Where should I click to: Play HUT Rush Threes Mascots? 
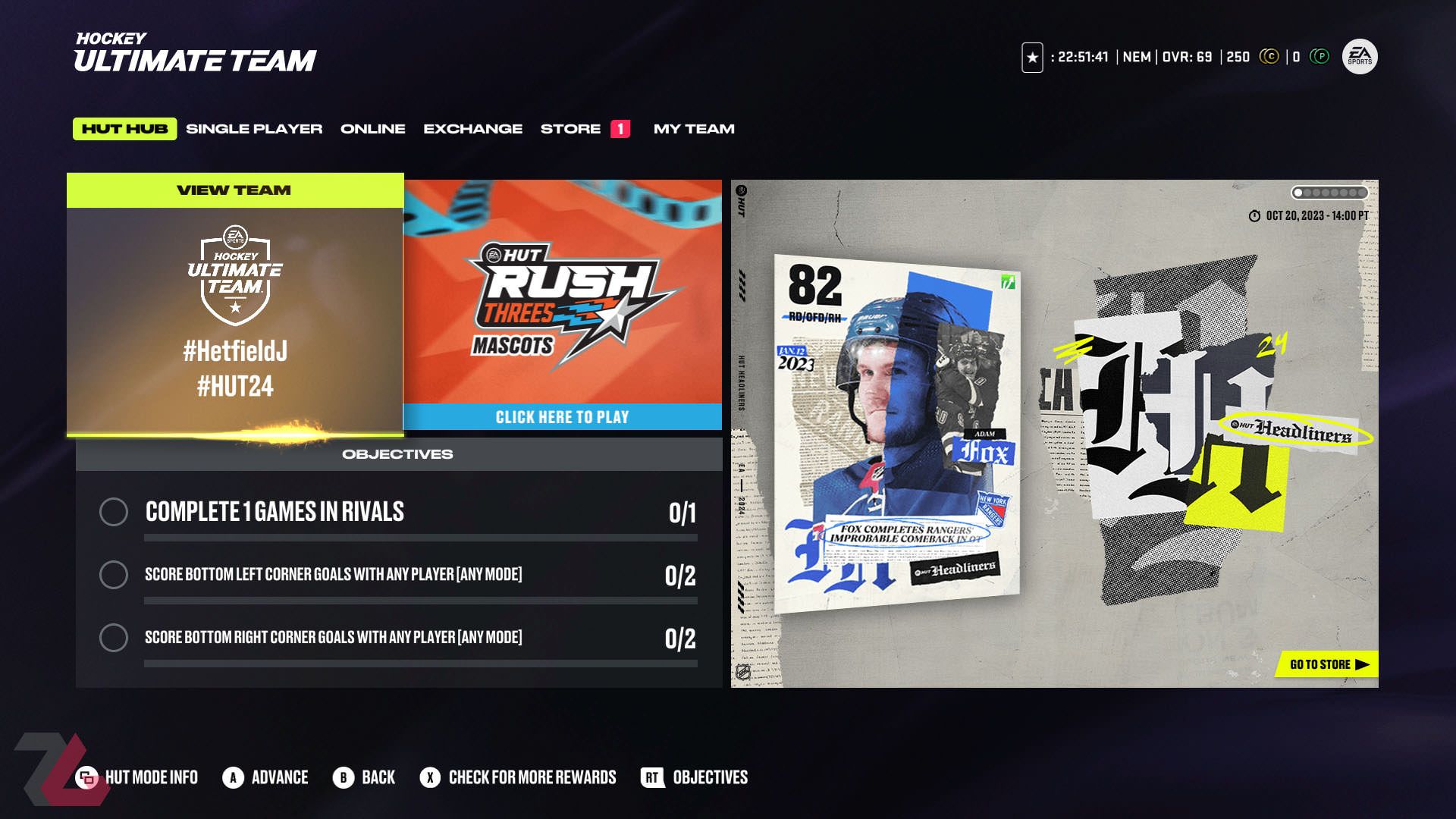click(x=562, y=305)
